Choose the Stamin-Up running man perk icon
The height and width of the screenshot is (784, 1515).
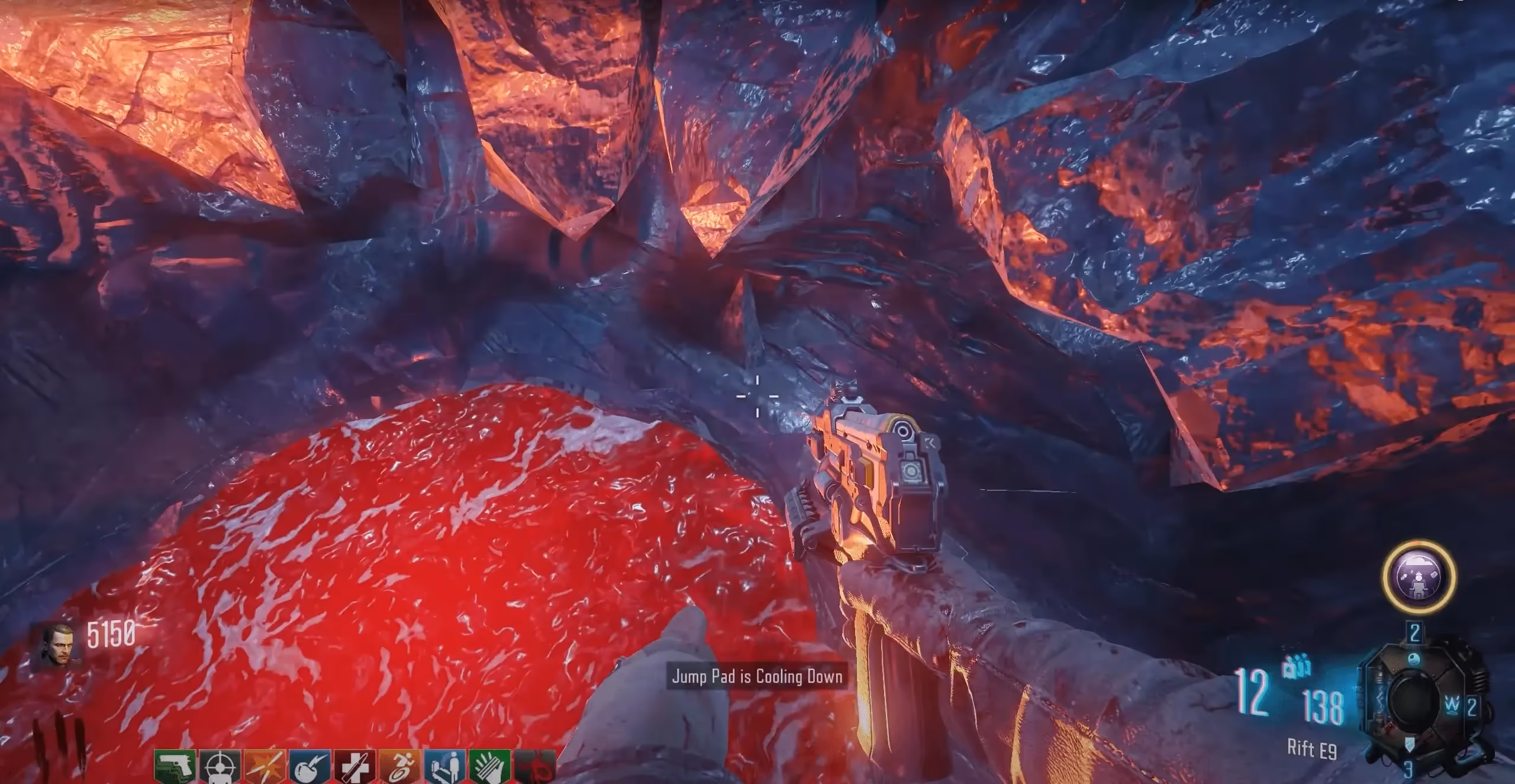[x=399, y=767]
